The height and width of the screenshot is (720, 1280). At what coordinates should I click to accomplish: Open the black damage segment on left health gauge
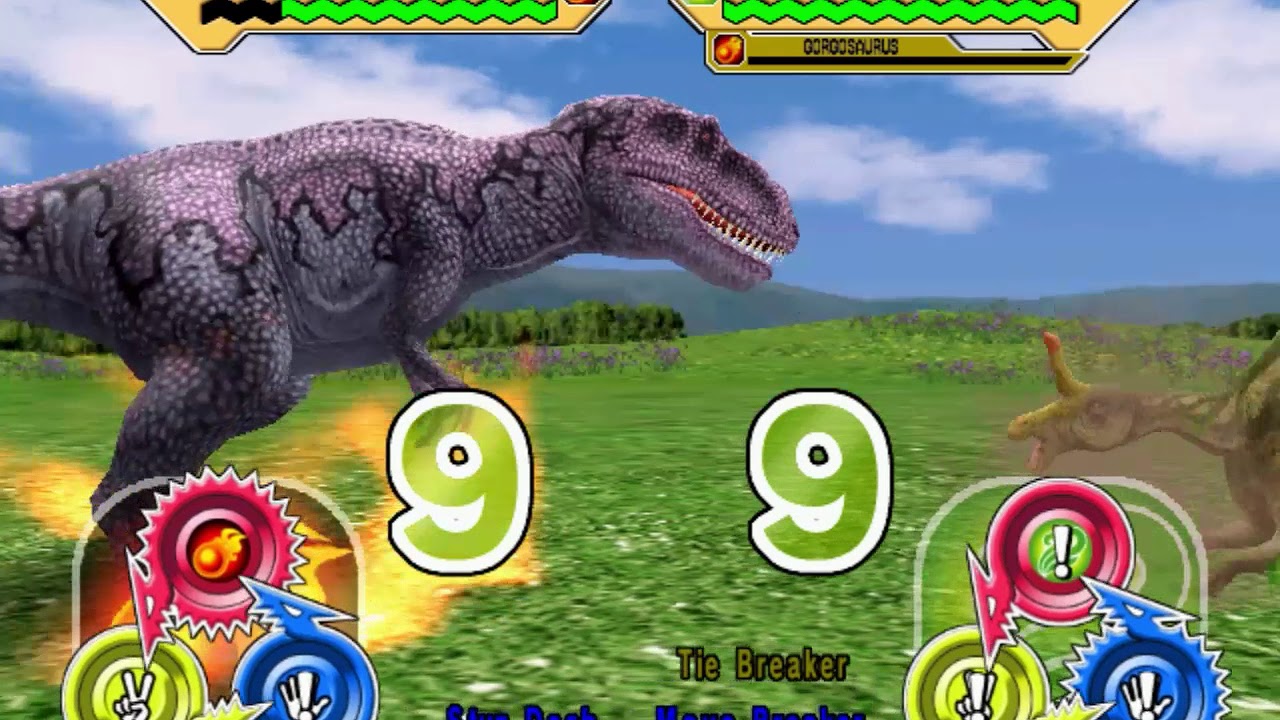[240, 12]
